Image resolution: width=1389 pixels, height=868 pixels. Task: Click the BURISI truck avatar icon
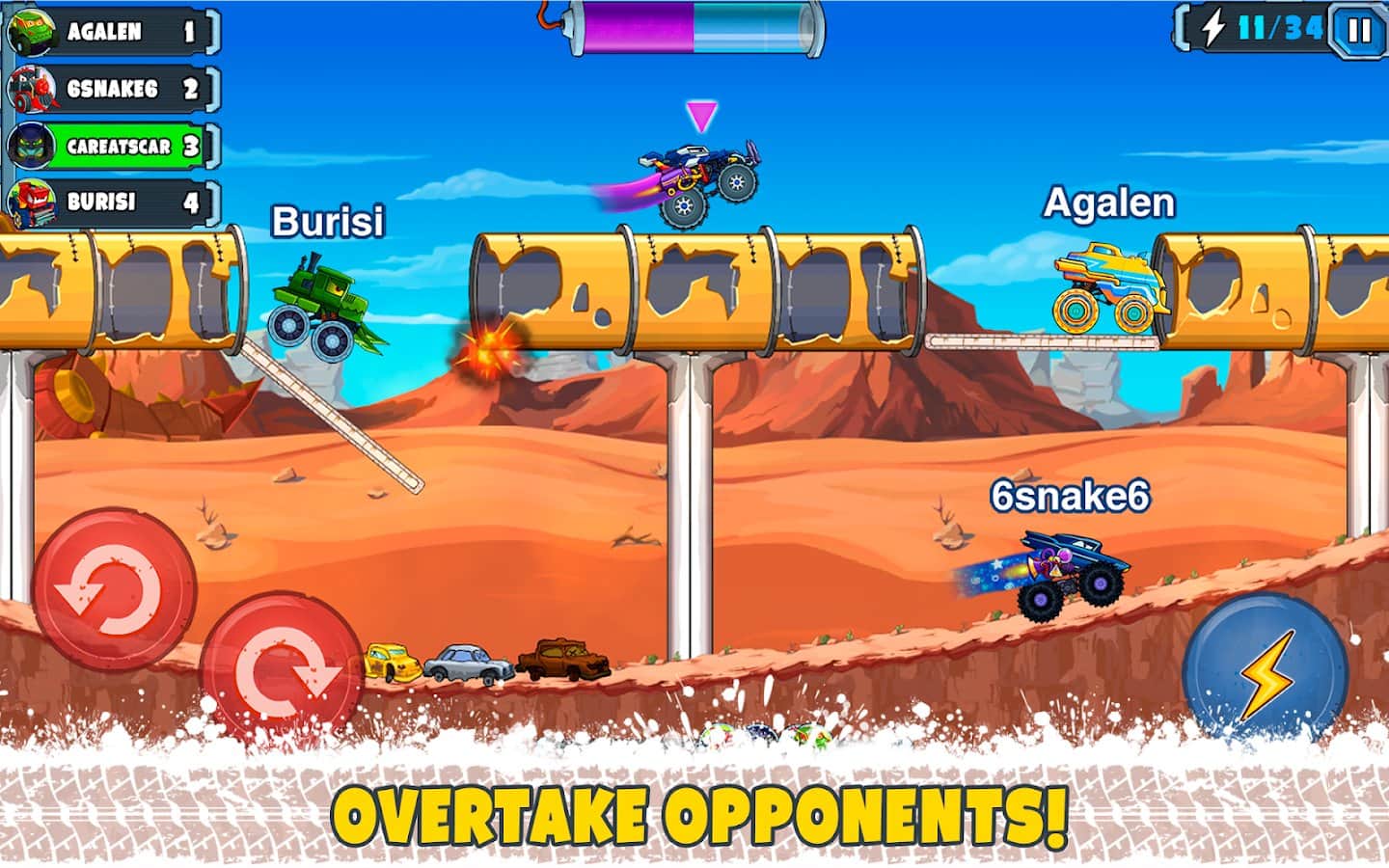point(30,201)
